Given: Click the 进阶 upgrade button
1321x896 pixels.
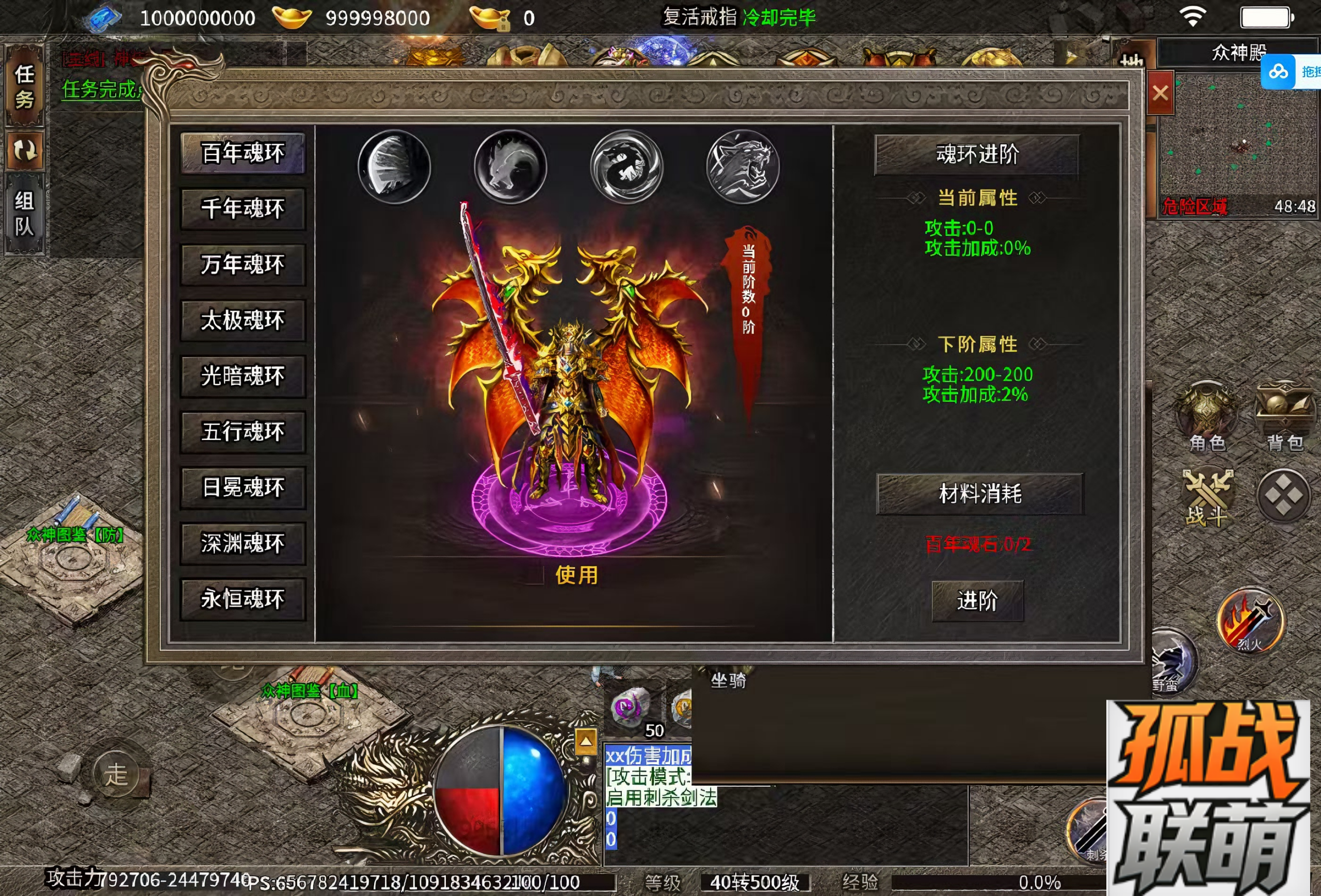Looking at the screenshot, I should pyautogui.click(x=977, y=600).
